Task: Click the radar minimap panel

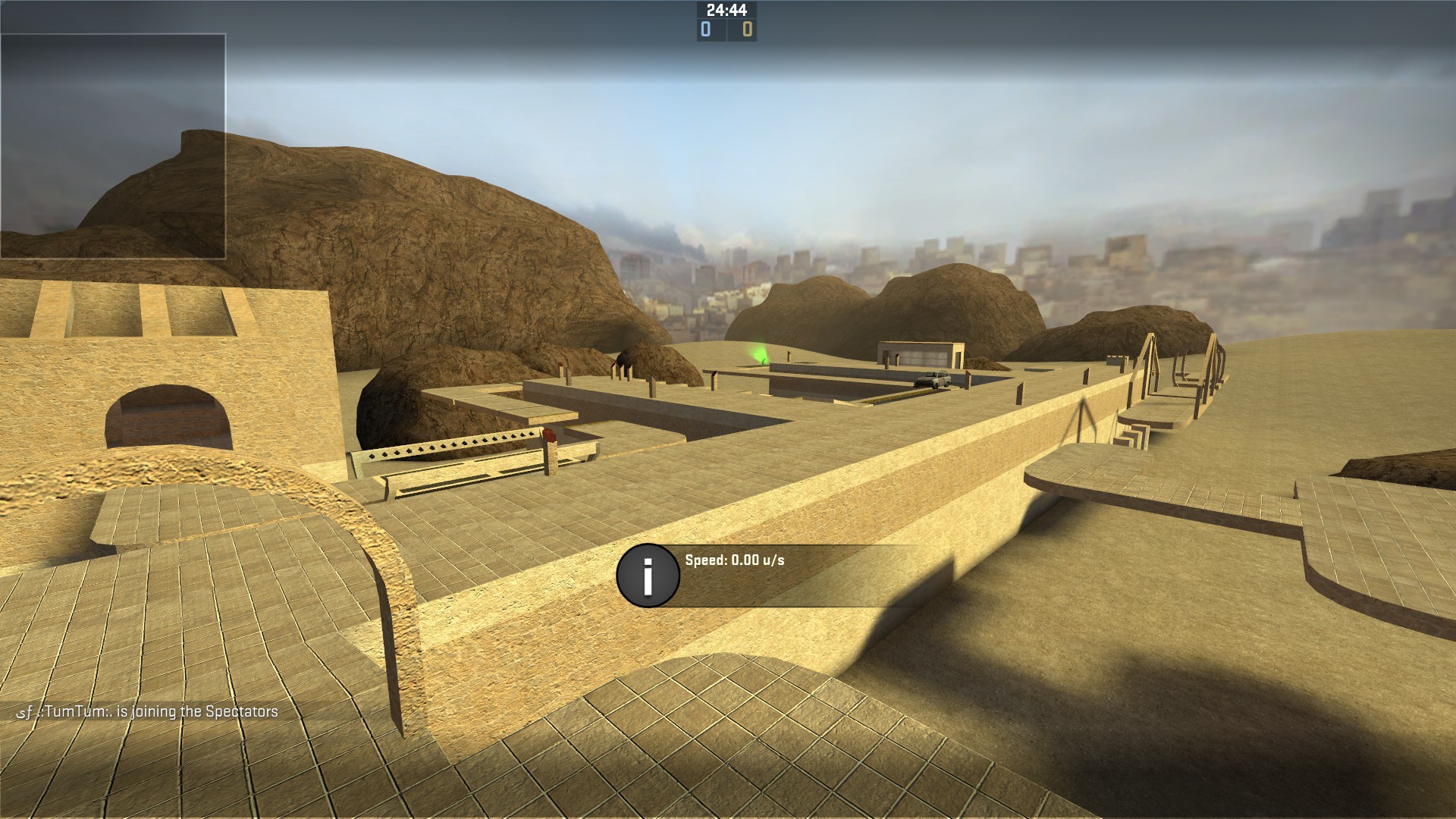Action: pyautogui.click(x=113, y=146)
